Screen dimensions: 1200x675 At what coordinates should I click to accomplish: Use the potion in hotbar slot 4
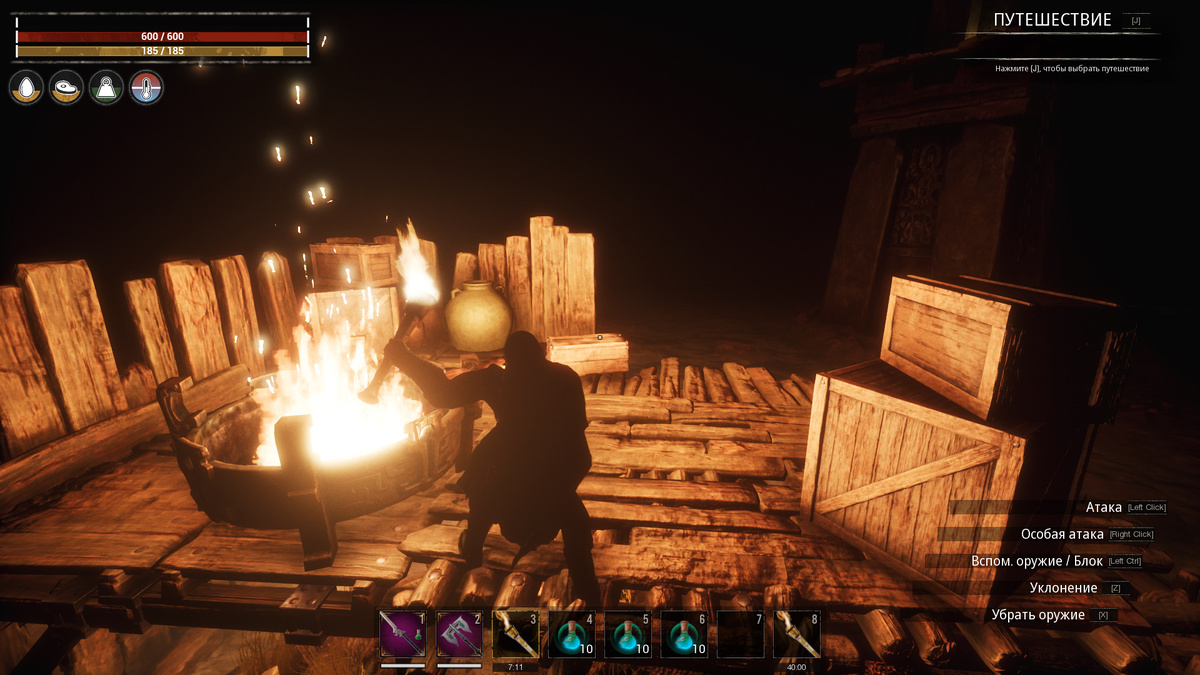(572, 635)
